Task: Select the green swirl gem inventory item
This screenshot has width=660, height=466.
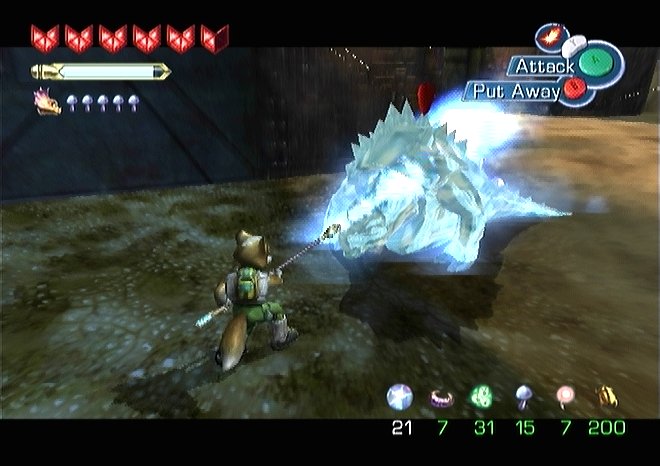Action: pos(481,397)
